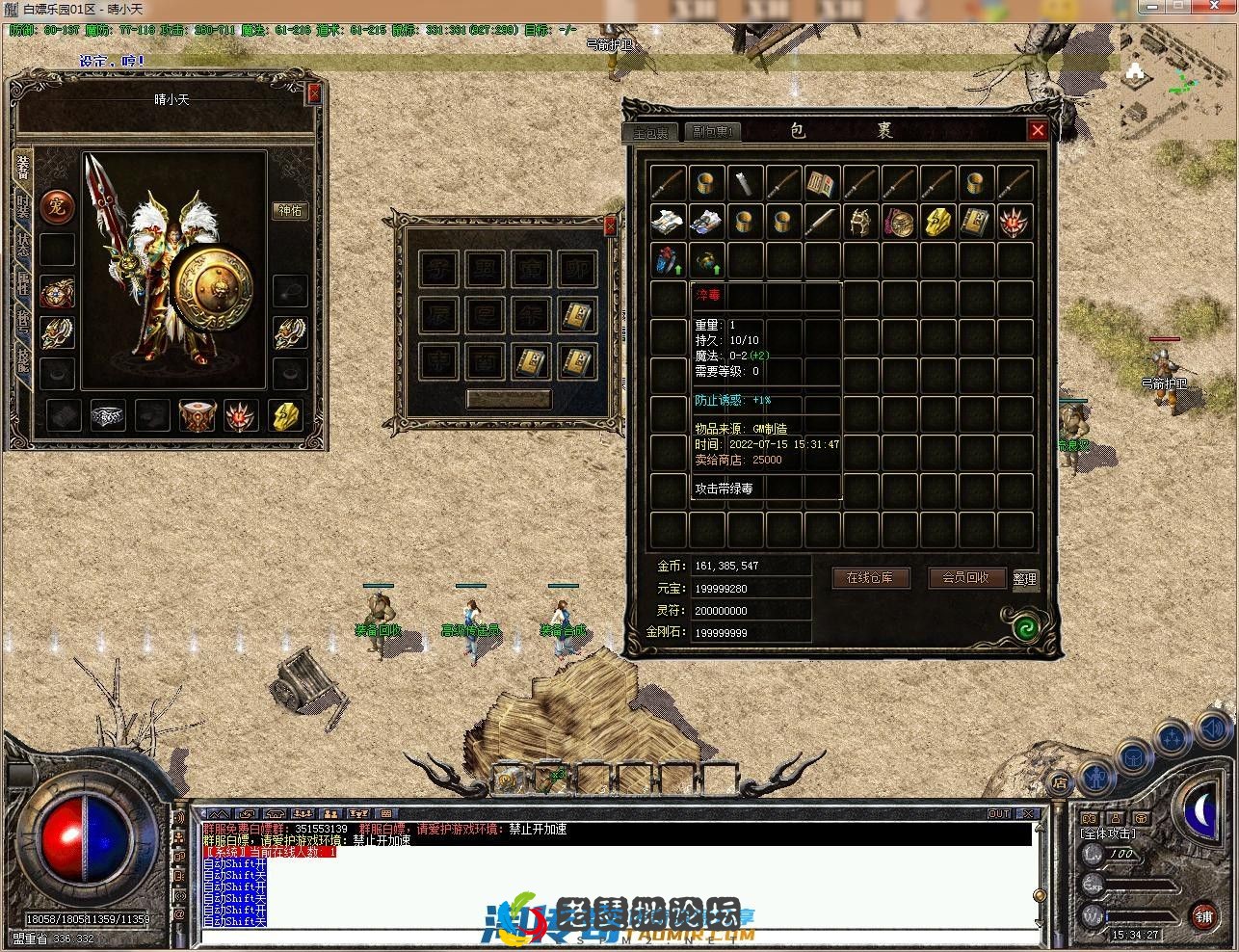Click the skill book item in the bag

click(820, 182)
